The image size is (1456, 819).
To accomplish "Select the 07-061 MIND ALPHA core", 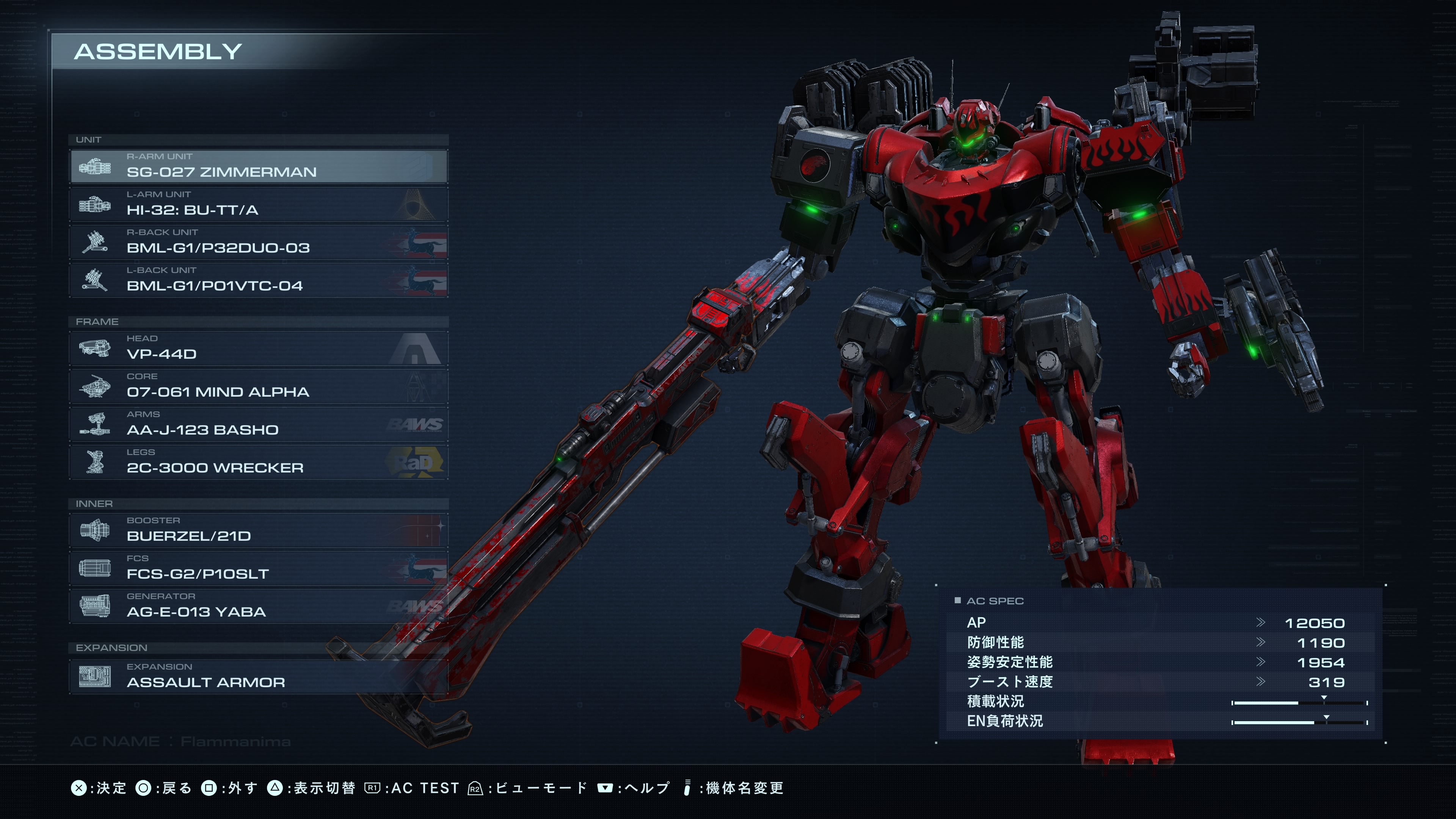I will 259,386.
